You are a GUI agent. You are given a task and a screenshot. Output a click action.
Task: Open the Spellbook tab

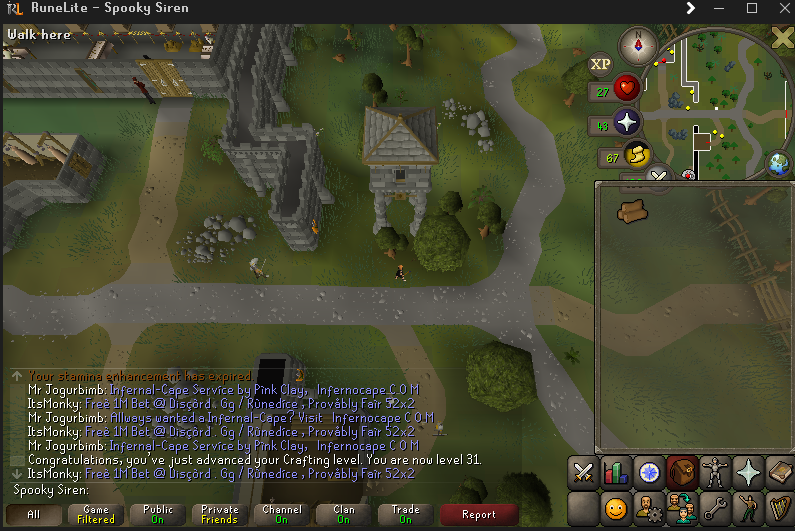pyautogui.click(x=781, y=471)
